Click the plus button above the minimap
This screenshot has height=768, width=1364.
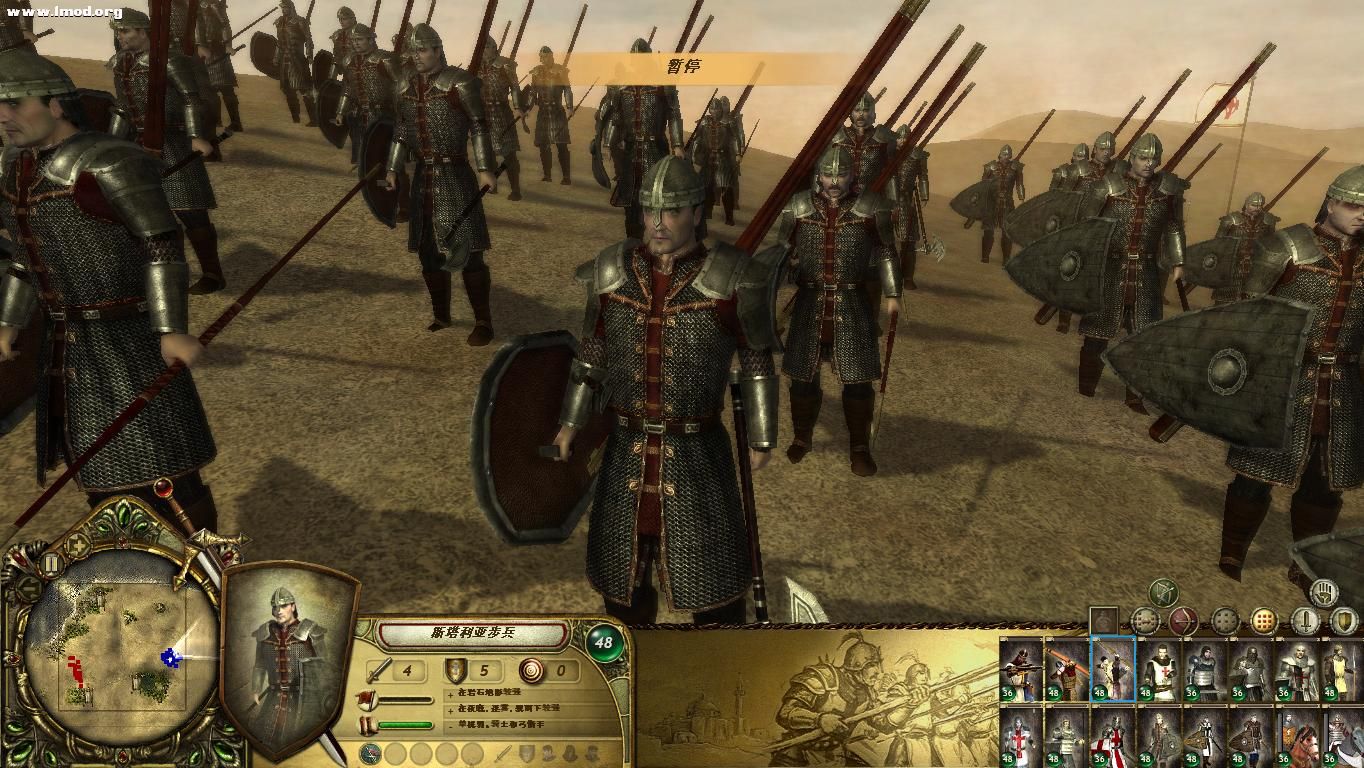[78, 544]
